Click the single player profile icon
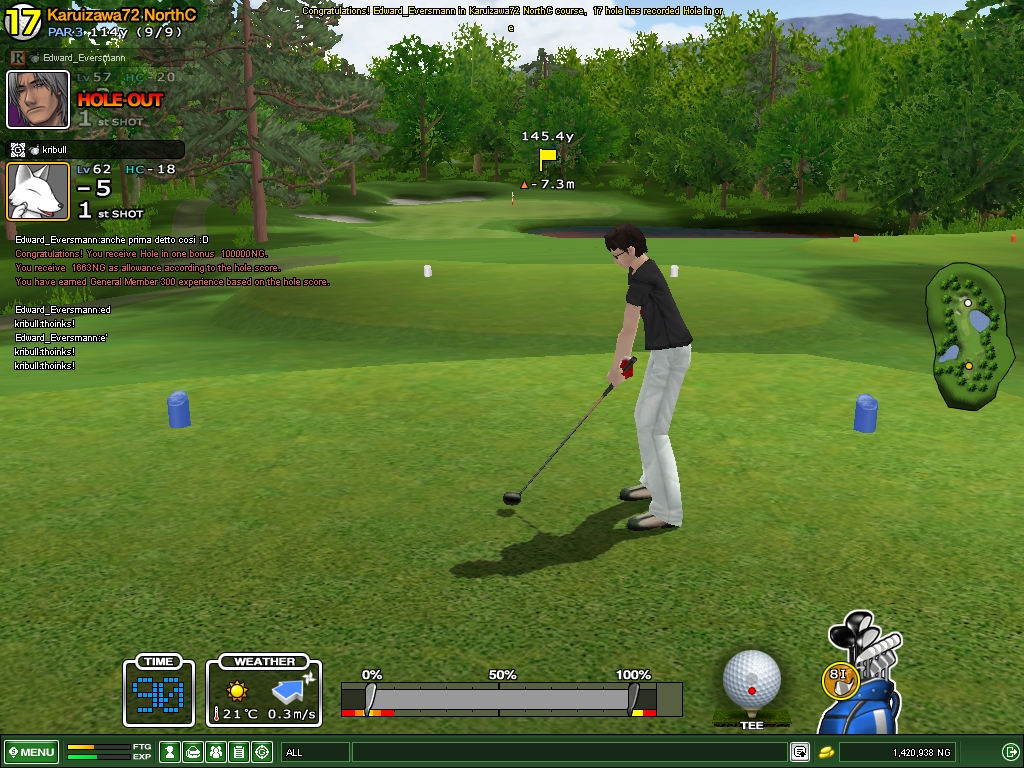Screen dimensions: 1024x768 coord(171,752)
